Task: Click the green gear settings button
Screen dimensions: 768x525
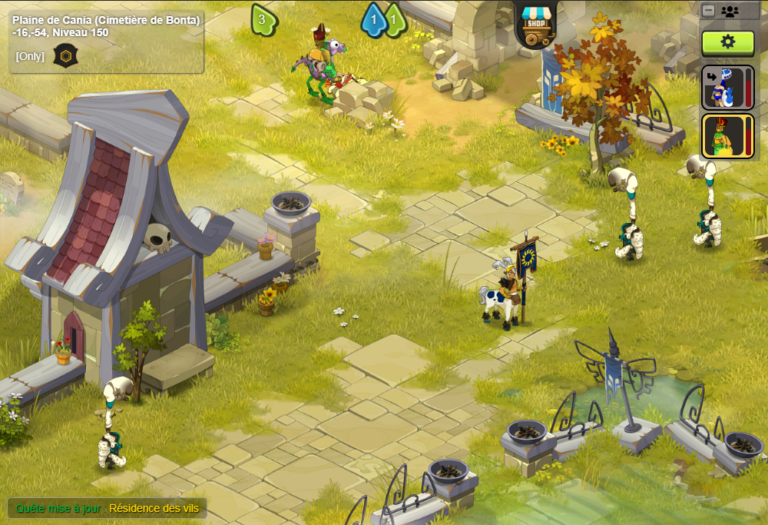Action: (727, 42)
